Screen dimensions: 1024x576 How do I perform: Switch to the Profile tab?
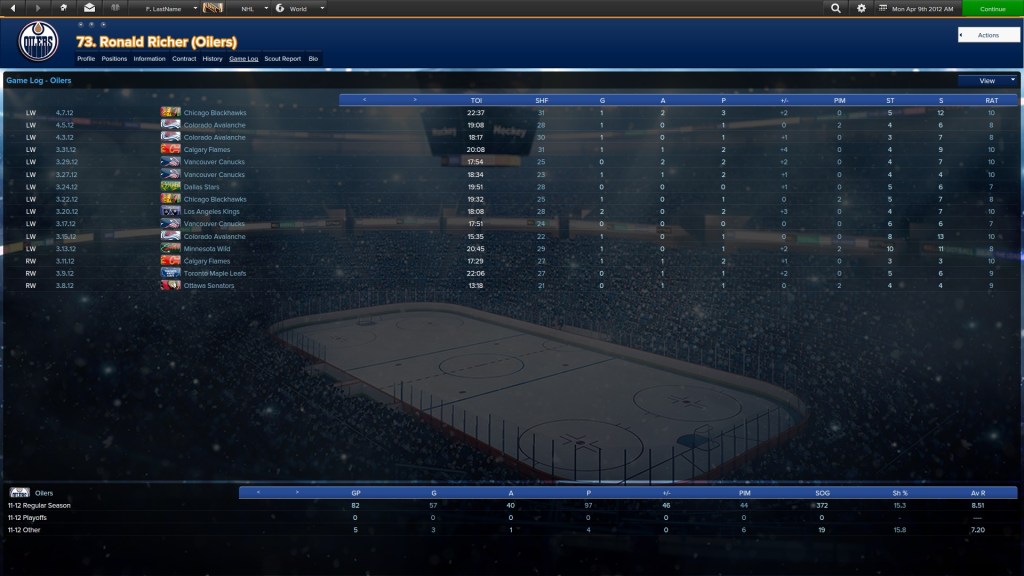pos(86,59)
